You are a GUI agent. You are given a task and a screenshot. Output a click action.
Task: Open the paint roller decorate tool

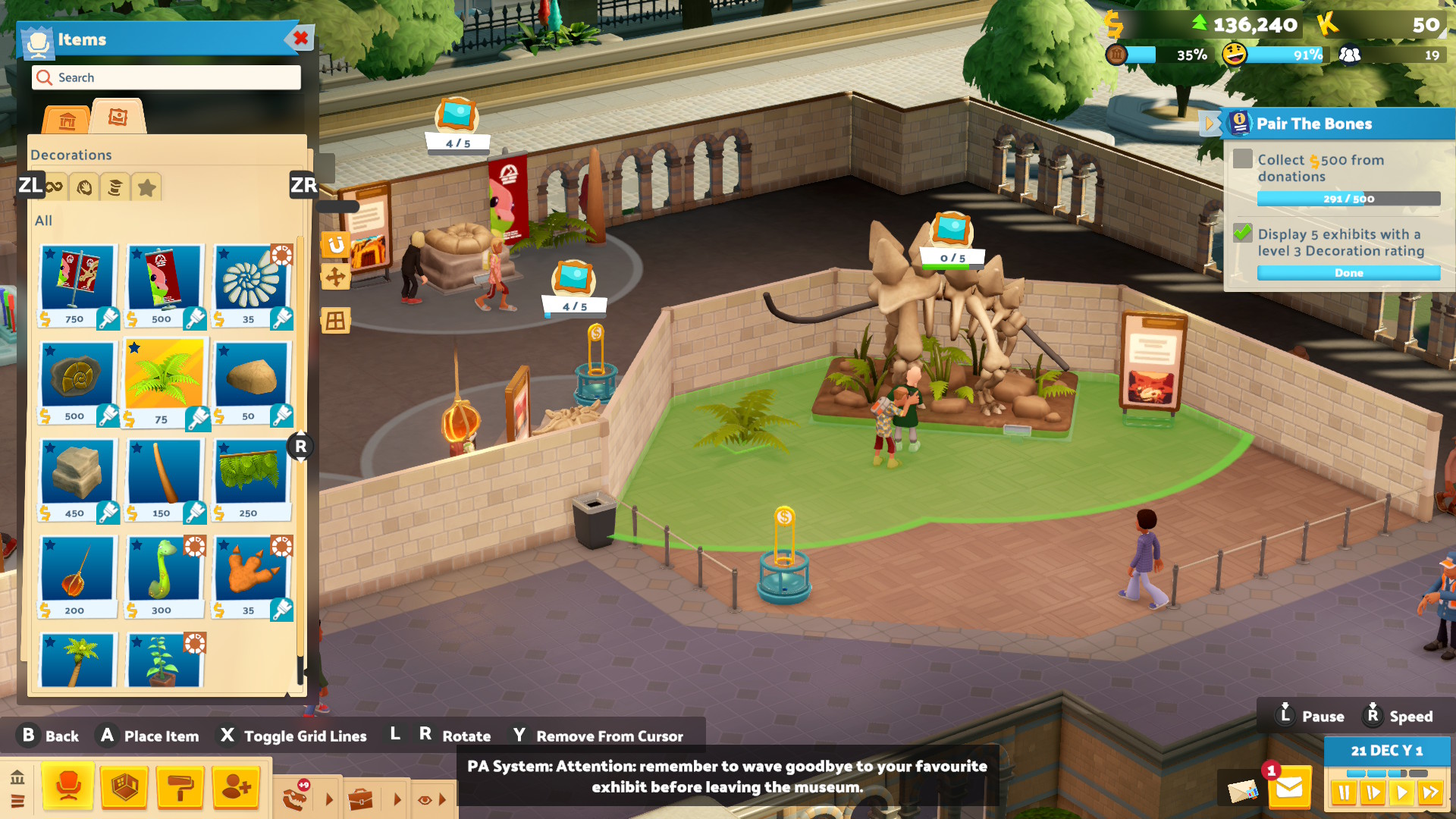180,788
